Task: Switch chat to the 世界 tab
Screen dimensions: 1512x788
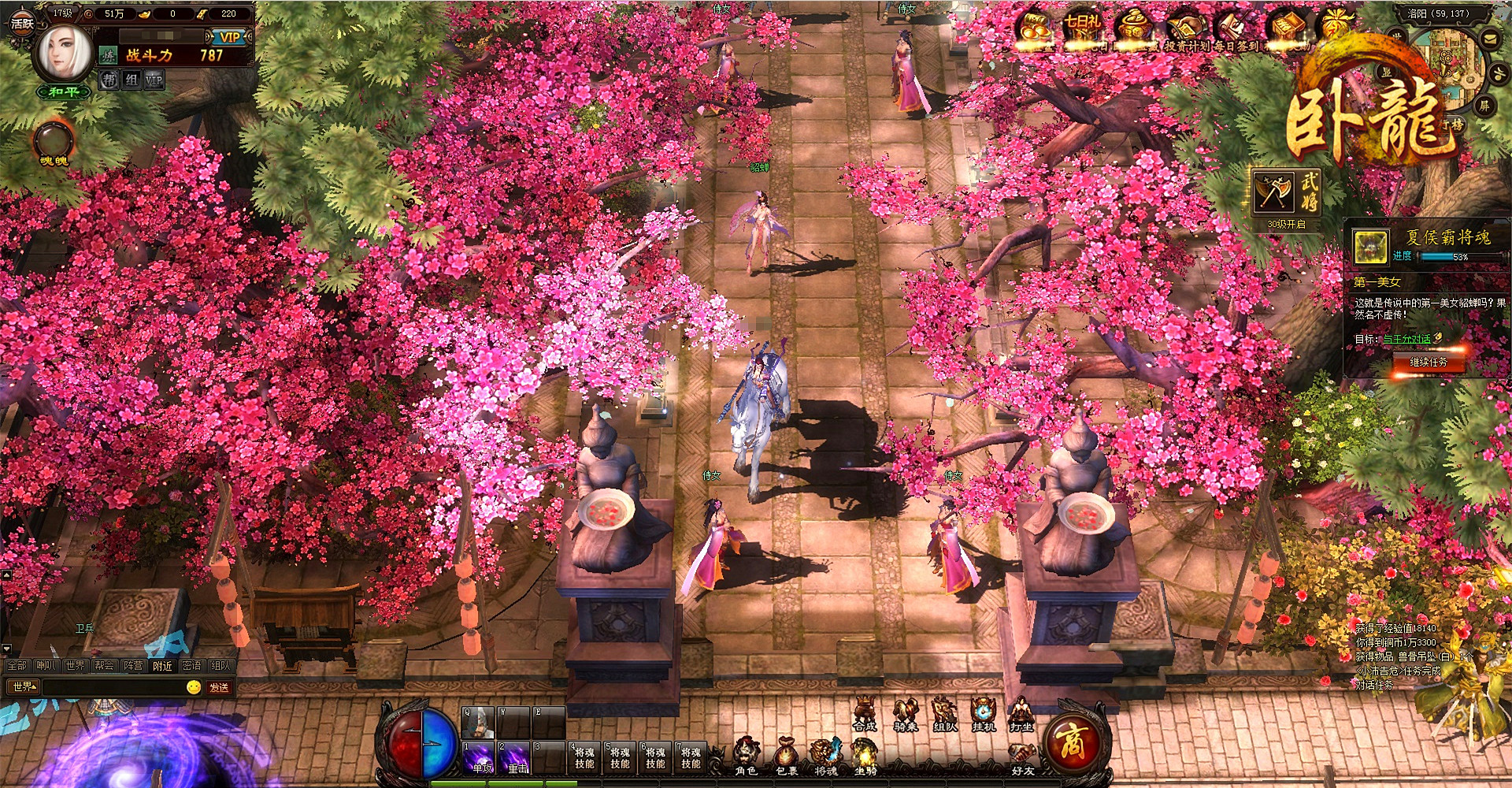Action: point(75,666)
